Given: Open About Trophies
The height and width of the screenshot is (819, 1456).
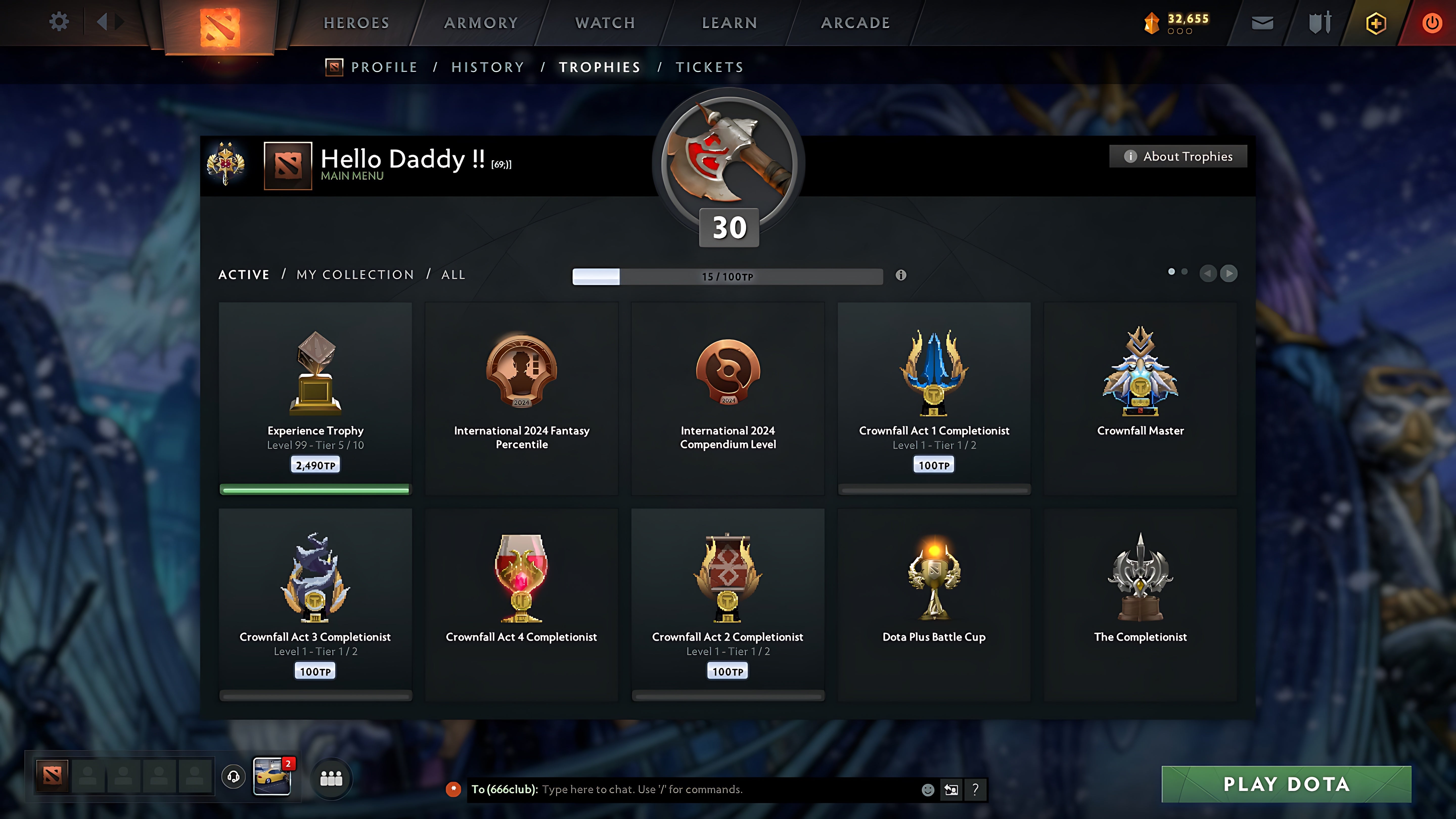Looking at the screenshot, I should point(1178,156).
